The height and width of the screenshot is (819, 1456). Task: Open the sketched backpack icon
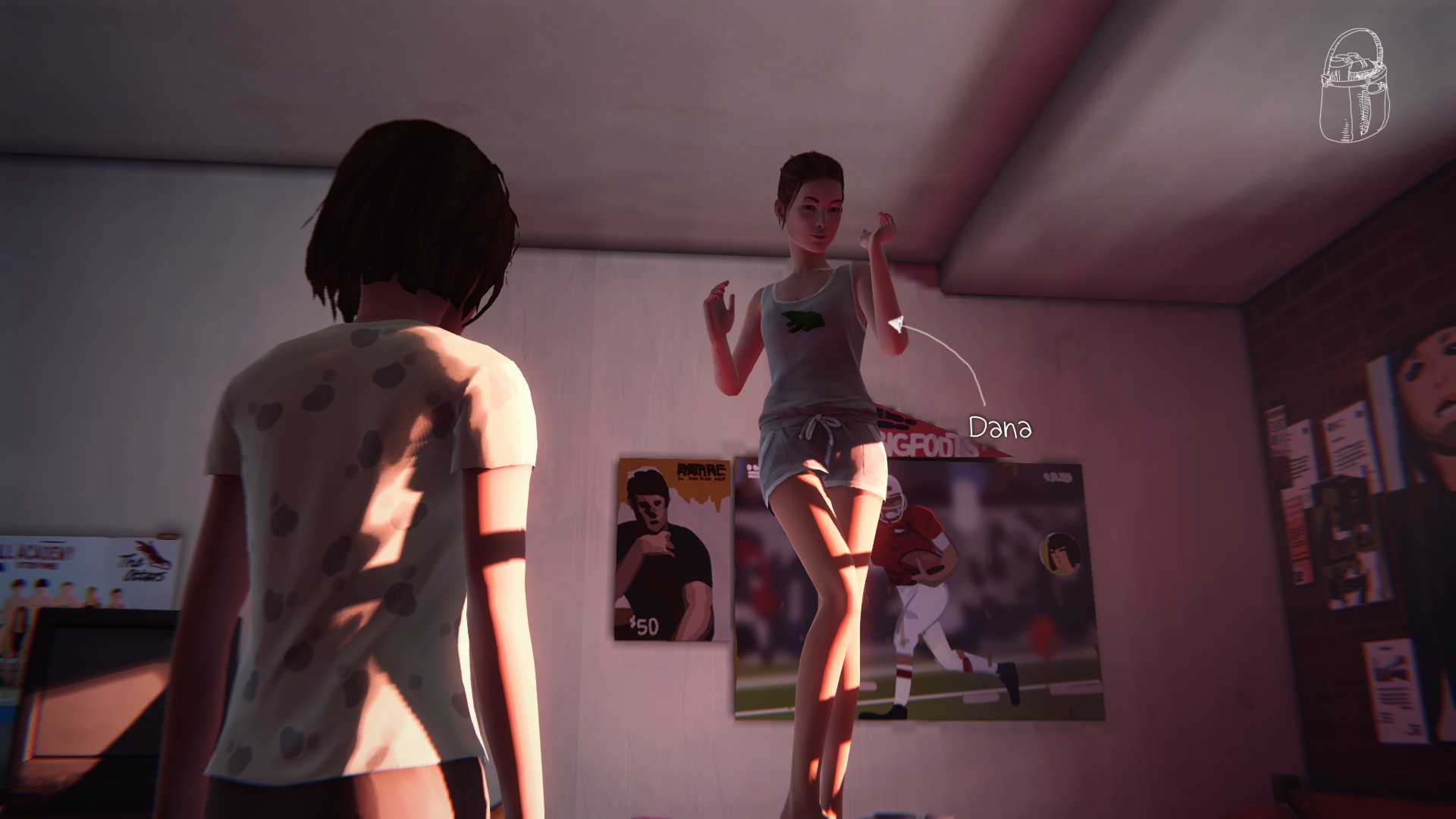click(x=1355, y=96)
